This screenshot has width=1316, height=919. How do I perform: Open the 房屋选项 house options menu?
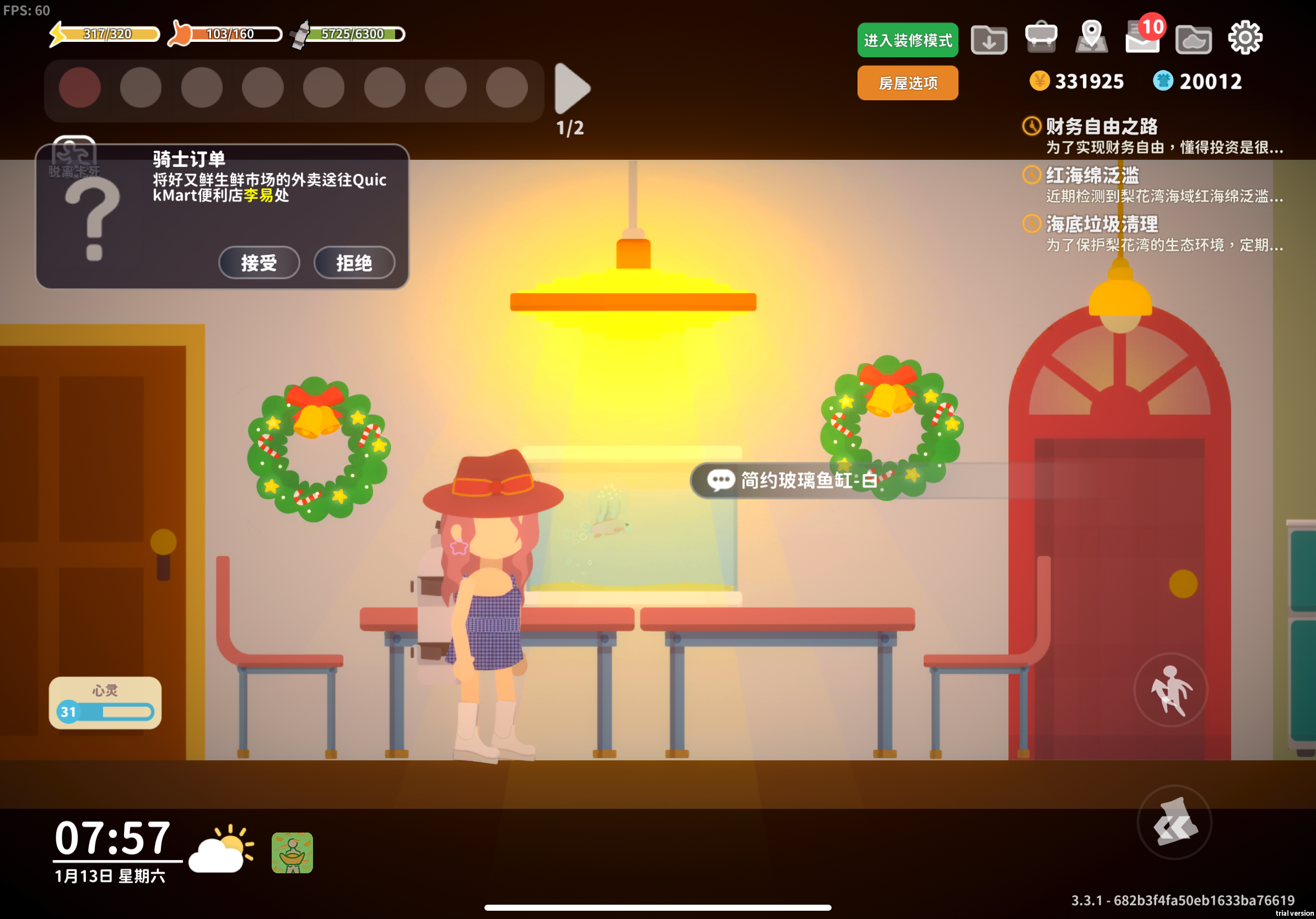[x=907, y=83]
